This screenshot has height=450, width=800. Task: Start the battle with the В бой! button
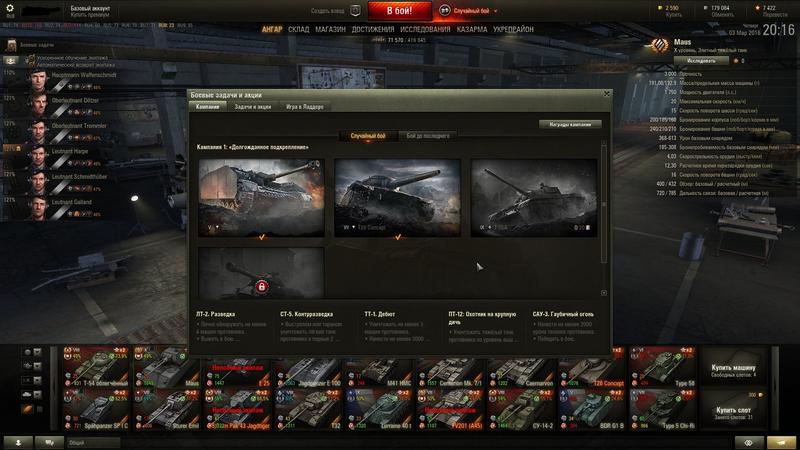(x=400, y=11)
